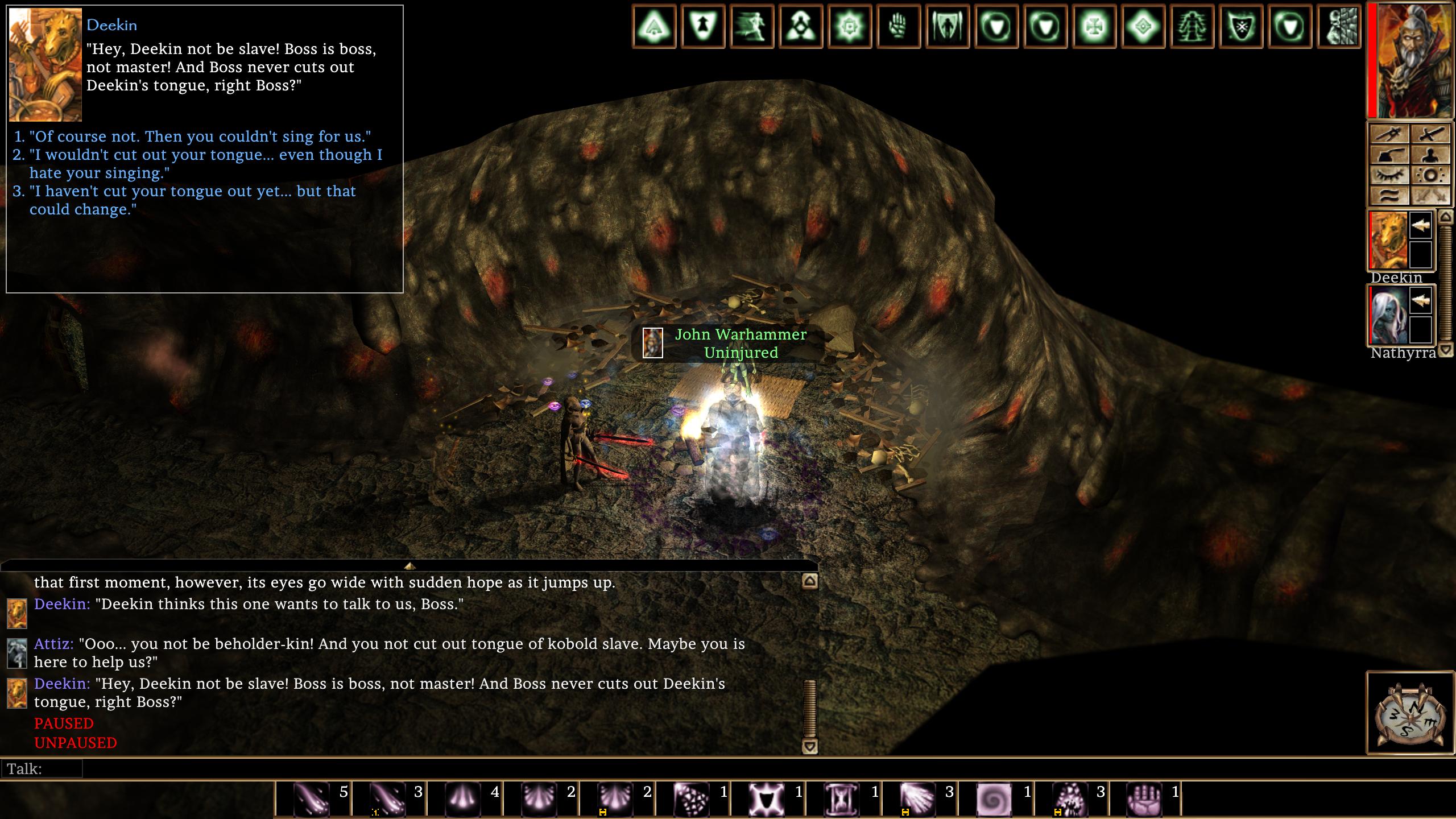Expand the chat panel with the top arrow

409,566
